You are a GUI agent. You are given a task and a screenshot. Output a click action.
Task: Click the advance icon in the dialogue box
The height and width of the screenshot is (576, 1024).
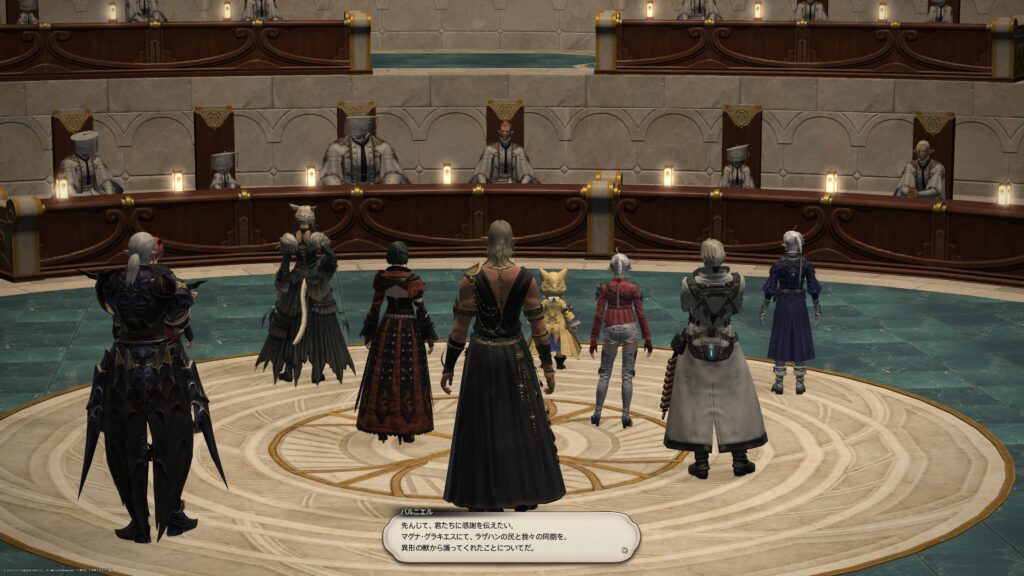(x=625, y=549)
